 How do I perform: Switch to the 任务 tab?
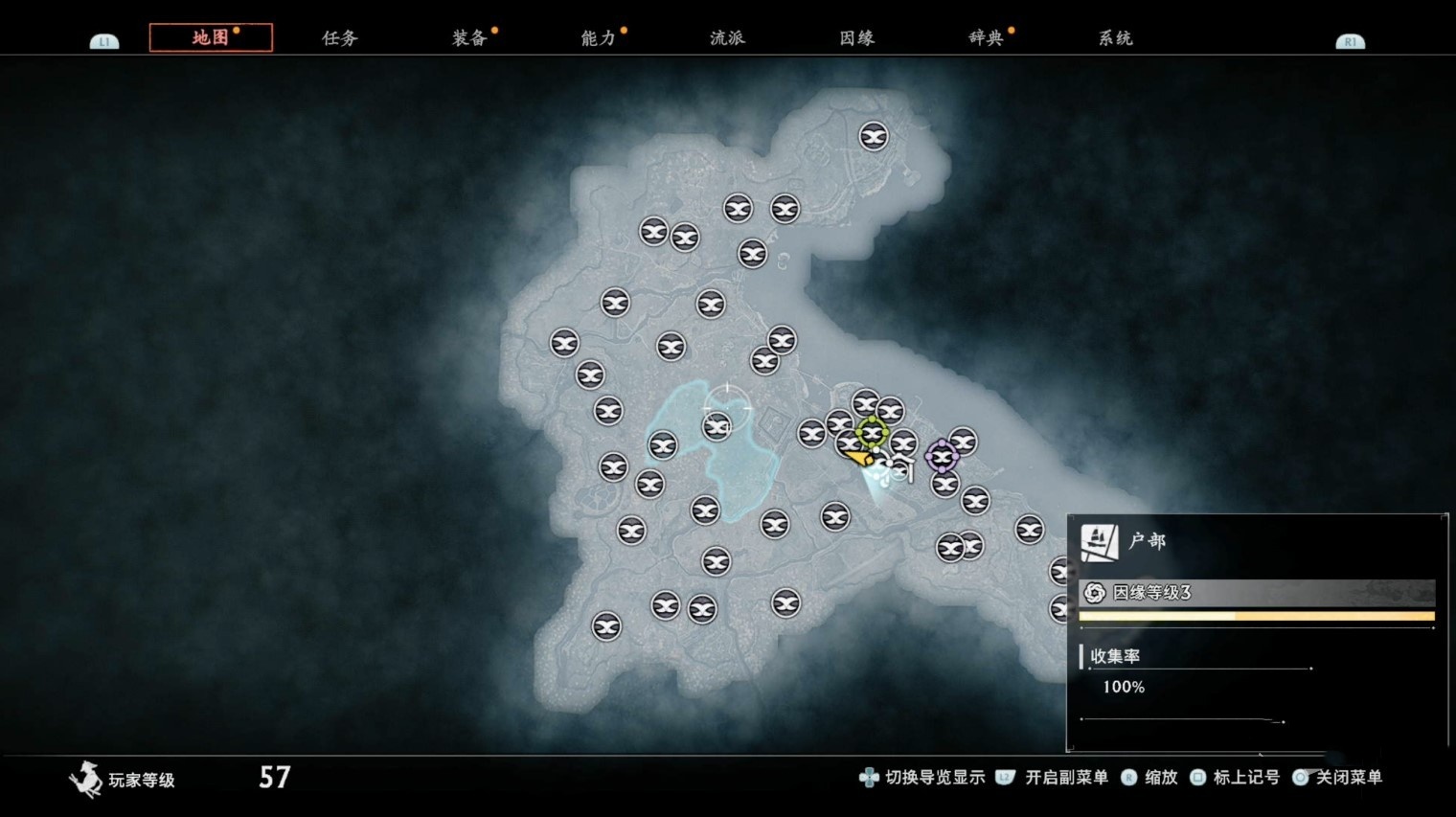click(x=341, y=38)
